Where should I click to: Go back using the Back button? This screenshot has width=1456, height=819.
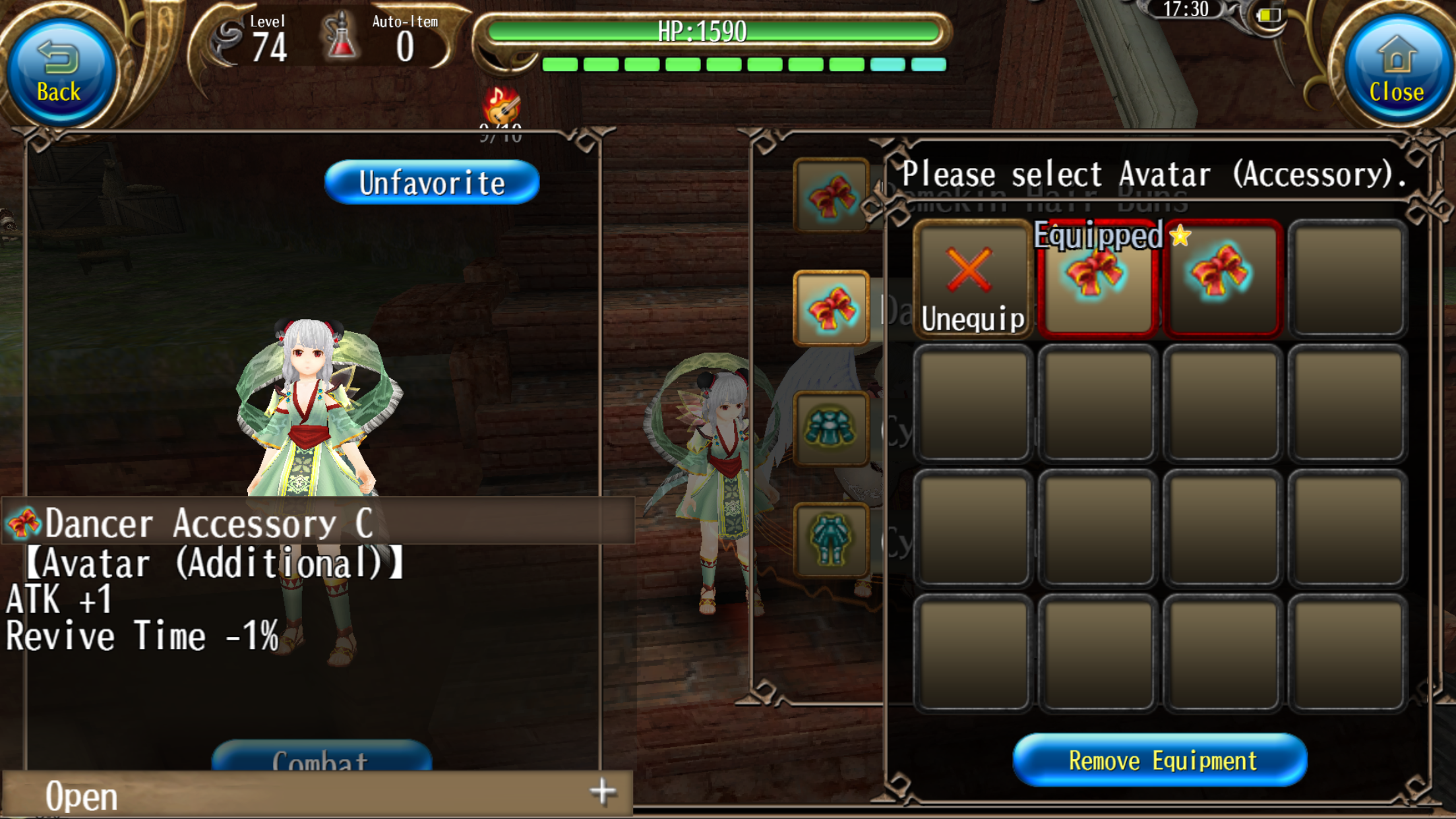(x=59, y=73)
